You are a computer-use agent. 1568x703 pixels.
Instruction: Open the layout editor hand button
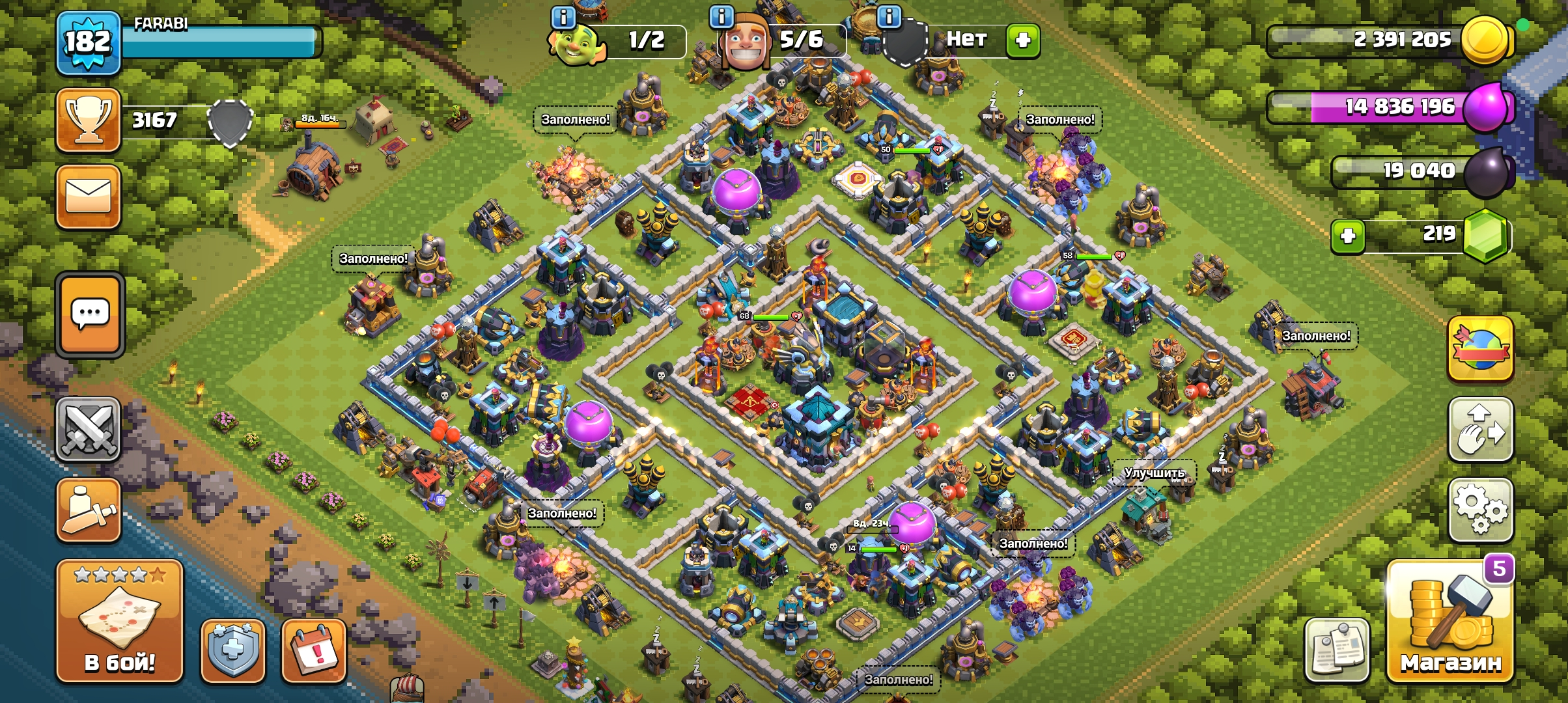(x=1480, y=430)
